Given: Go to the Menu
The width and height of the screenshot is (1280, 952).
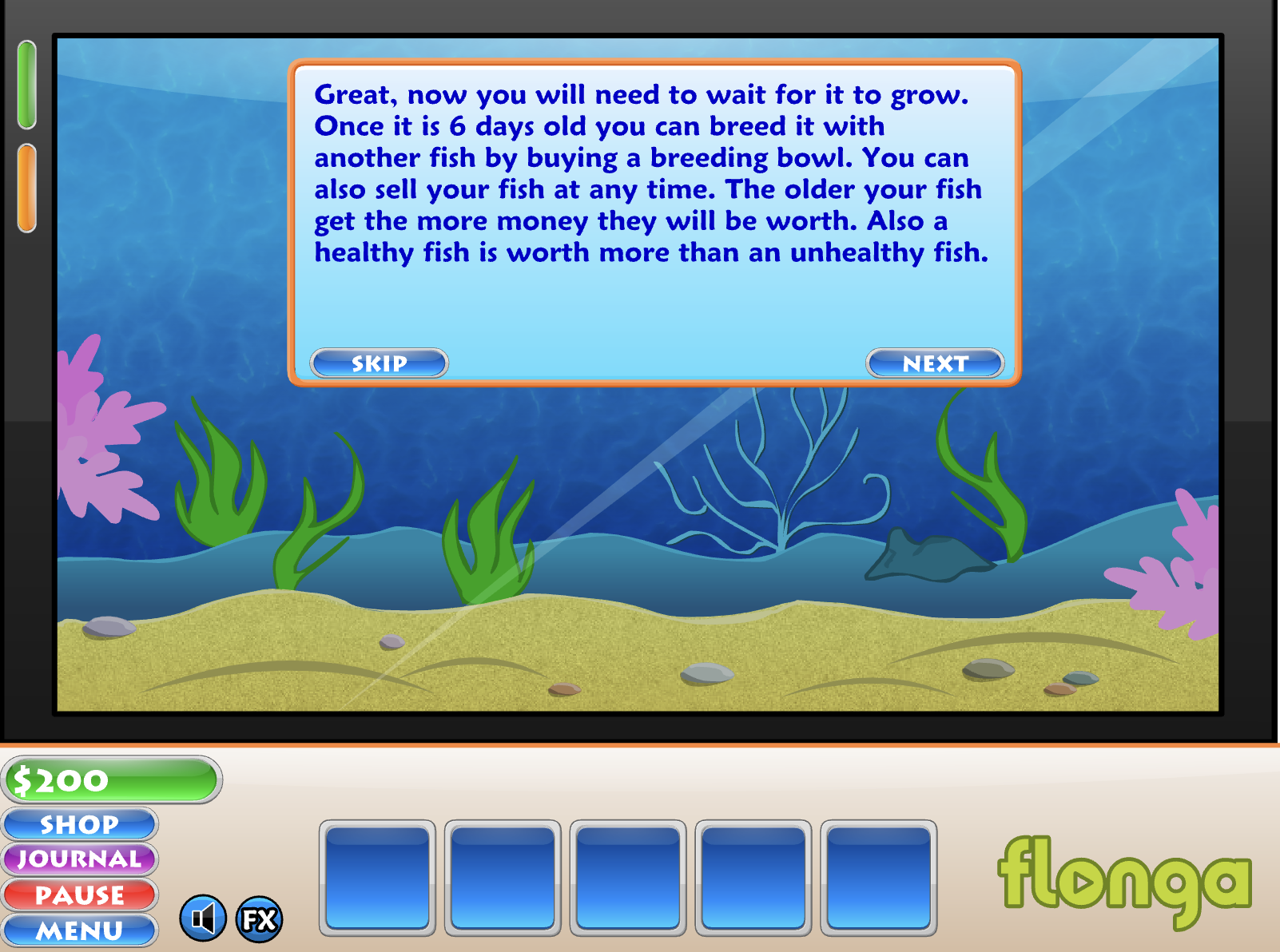Looking at the screenshot, I should [x=80, y=930].
